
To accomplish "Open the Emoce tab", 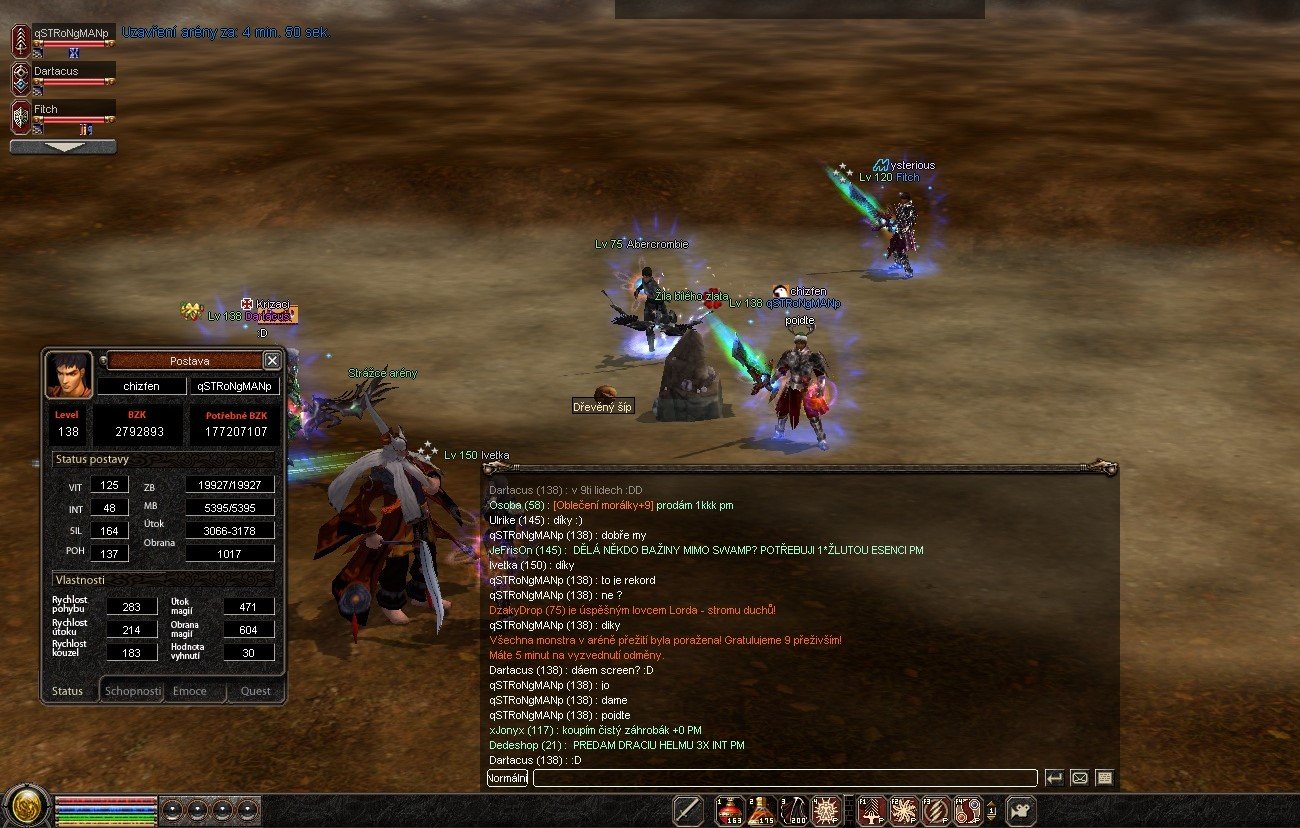I will click(191, 691).
